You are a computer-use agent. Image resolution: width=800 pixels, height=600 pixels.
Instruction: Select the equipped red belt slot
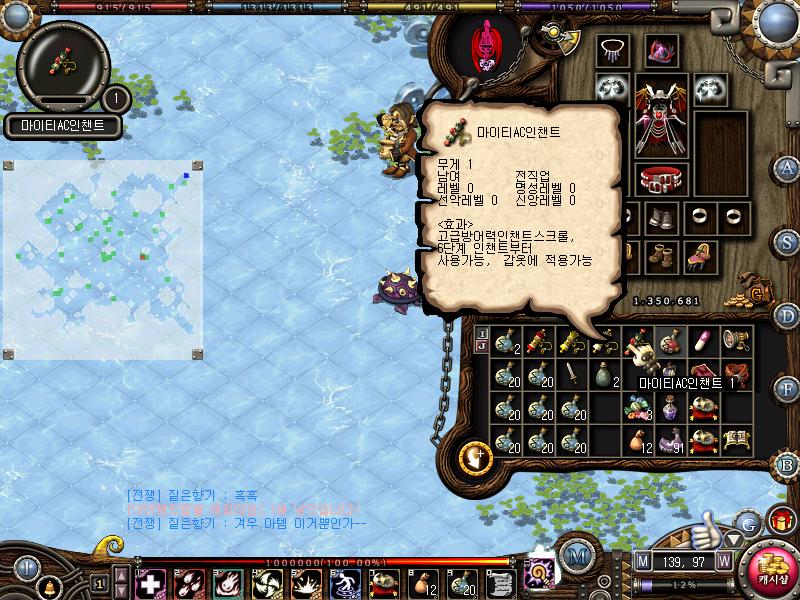pyautogui.click(x=659, y=178)
